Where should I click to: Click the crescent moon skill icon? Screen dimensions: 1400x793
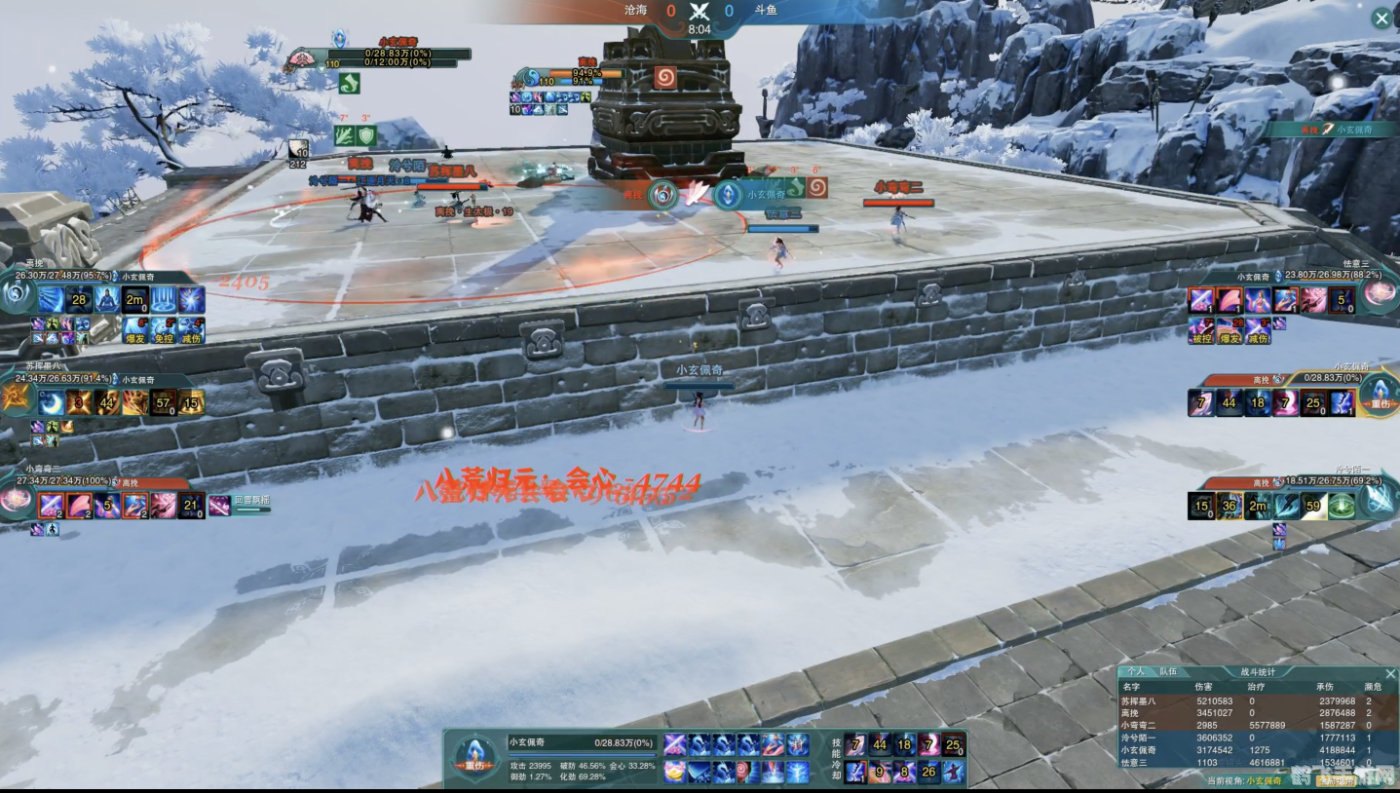pos(51,403)
